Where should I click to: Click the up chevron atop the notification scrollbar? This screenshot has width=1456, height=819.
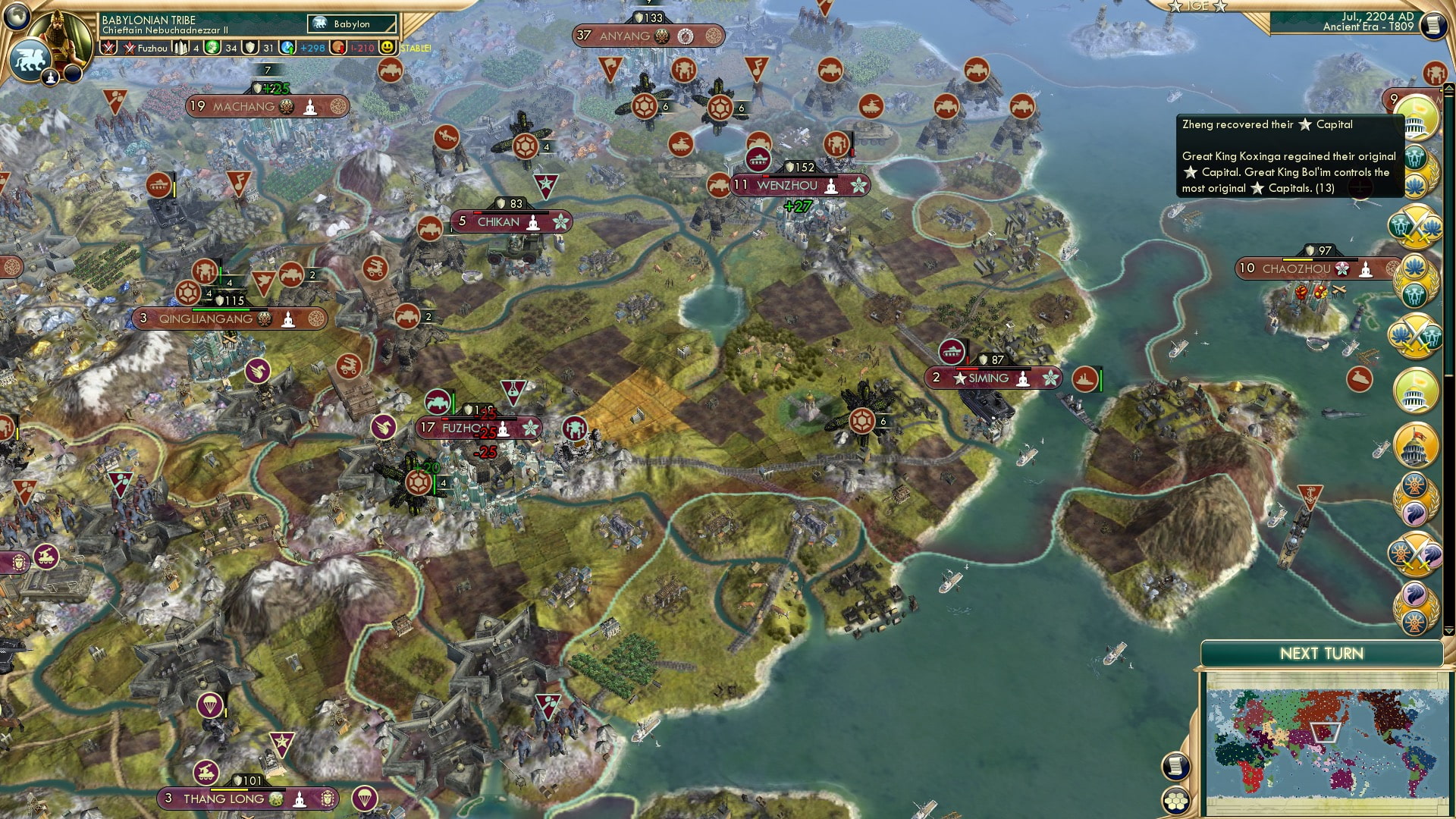(1449, 86)
